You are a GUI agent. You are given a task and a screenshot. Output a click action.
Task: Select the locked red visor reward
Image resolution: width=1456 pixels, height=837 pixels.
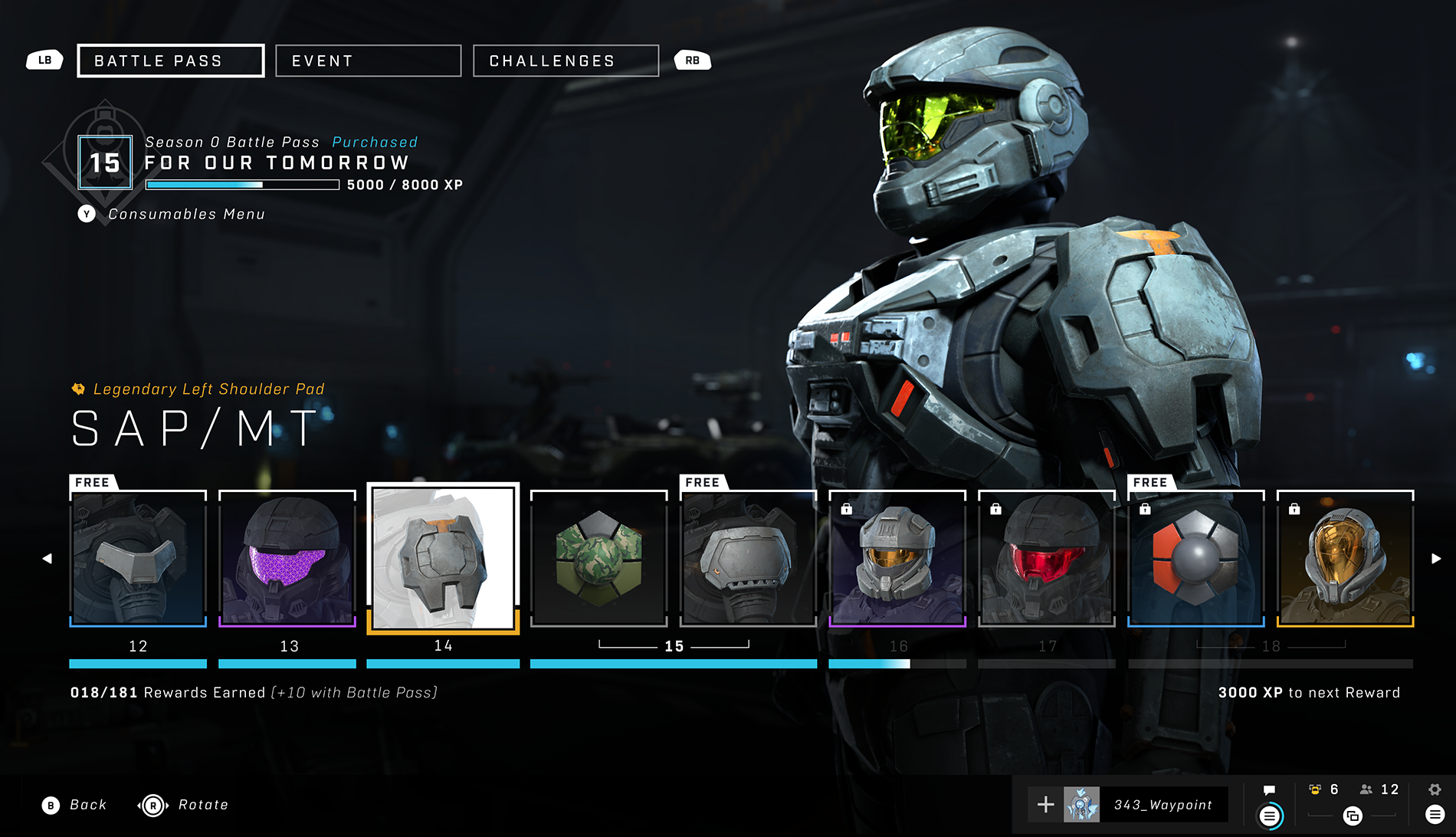point(1047,558)
